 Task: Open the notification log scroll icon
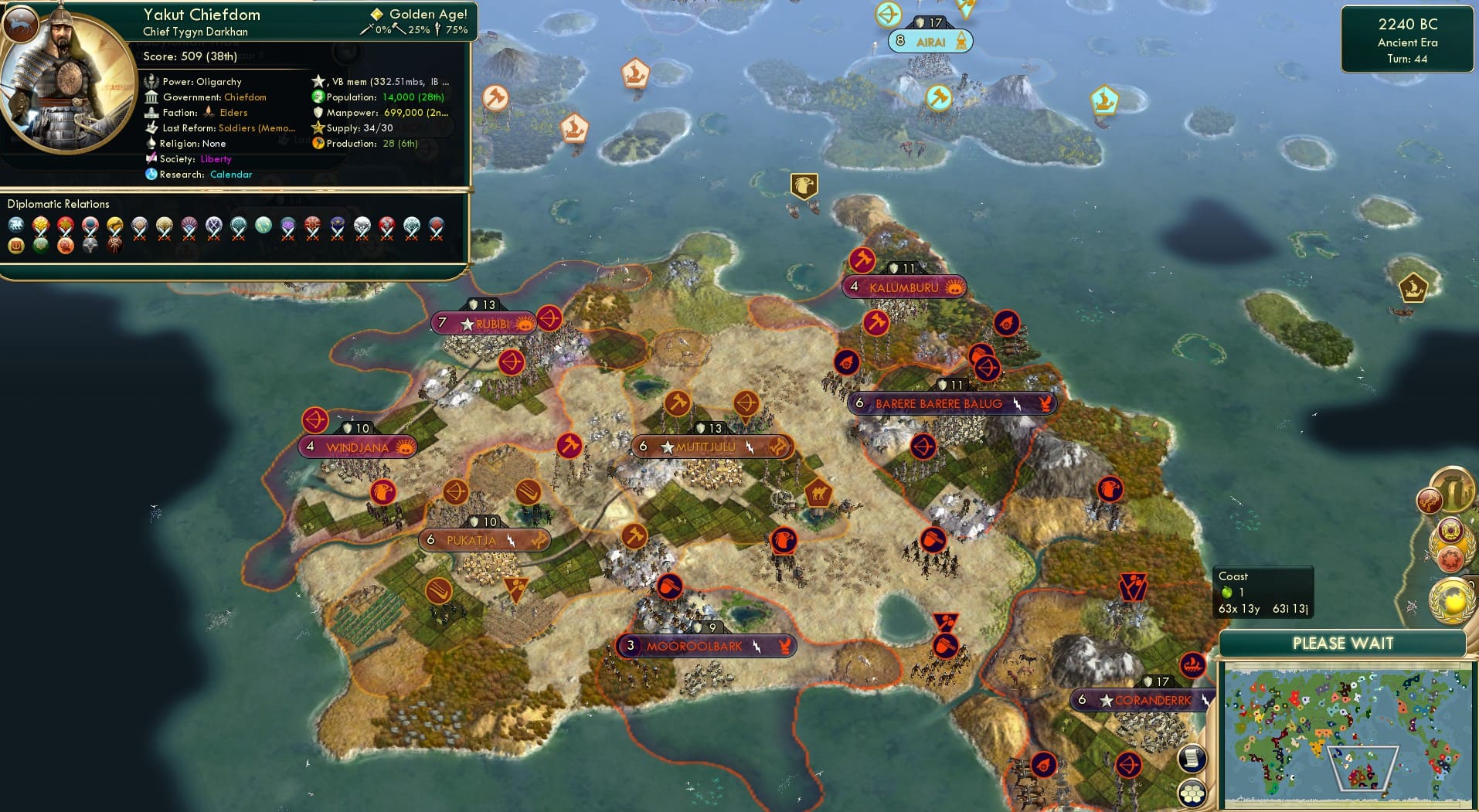click(1192, 758)
